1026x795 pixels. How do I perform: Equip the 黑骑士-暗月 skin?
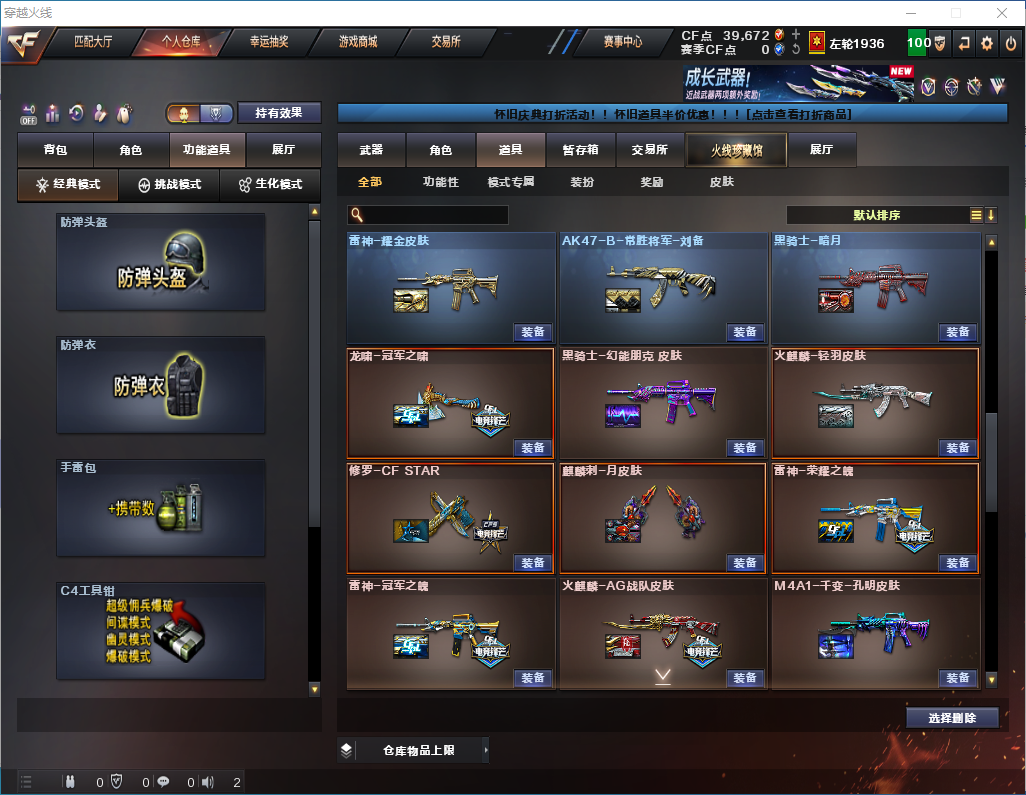point(957,332)
